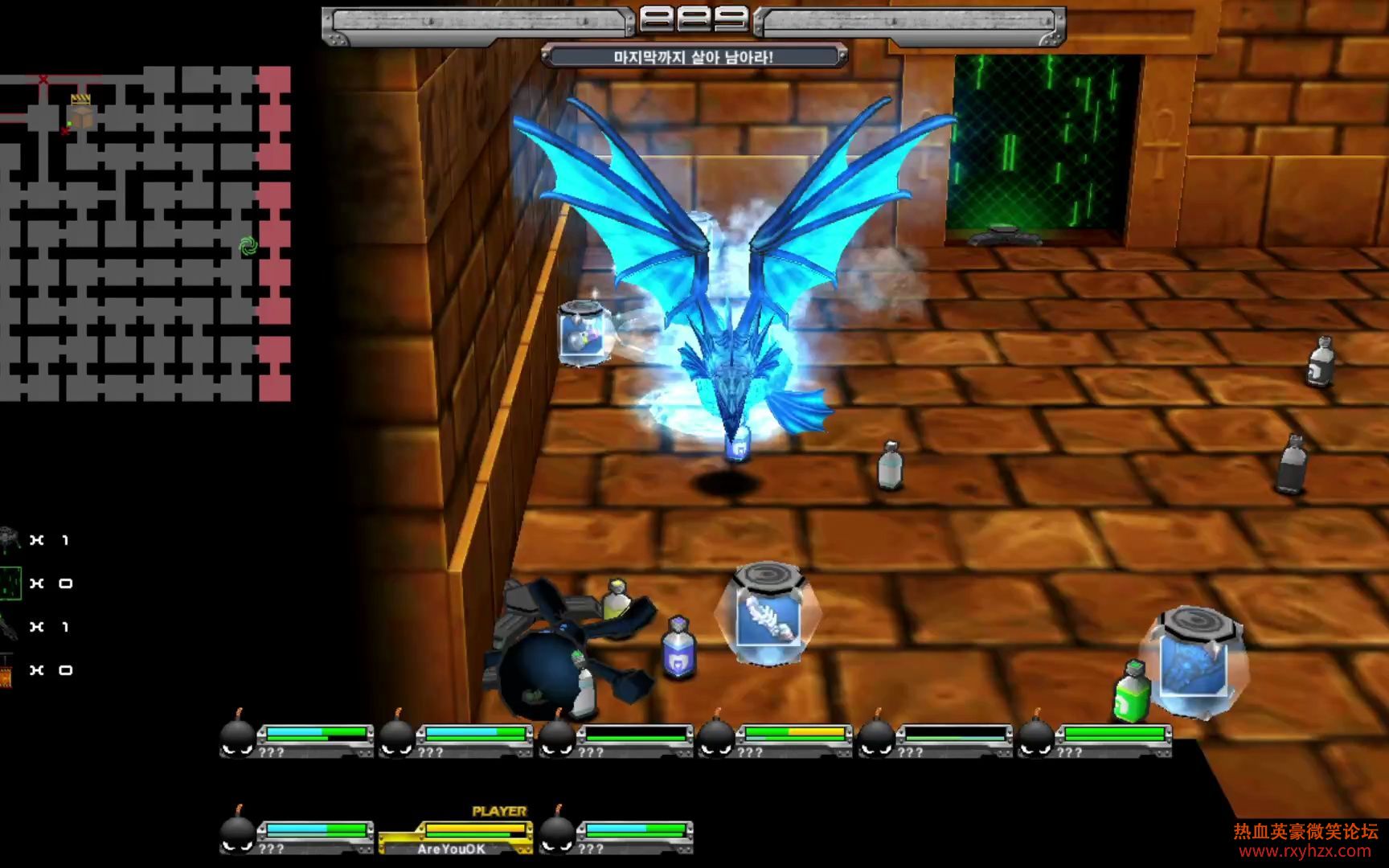
Task: Select the AreYouOK player status panel
Action: [455, 837]
